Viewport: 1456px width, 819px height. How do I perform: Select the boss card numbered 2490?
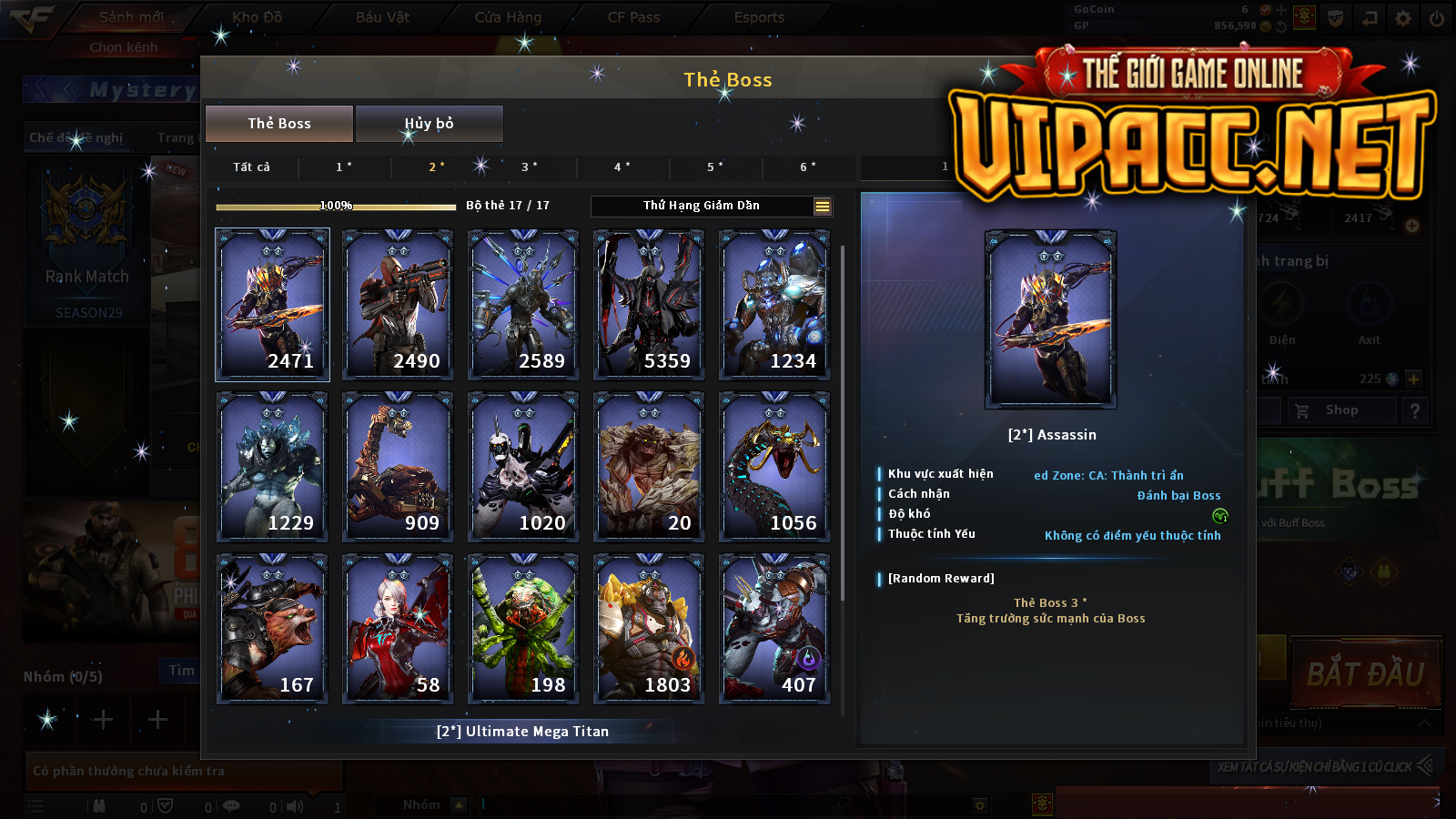398,304
